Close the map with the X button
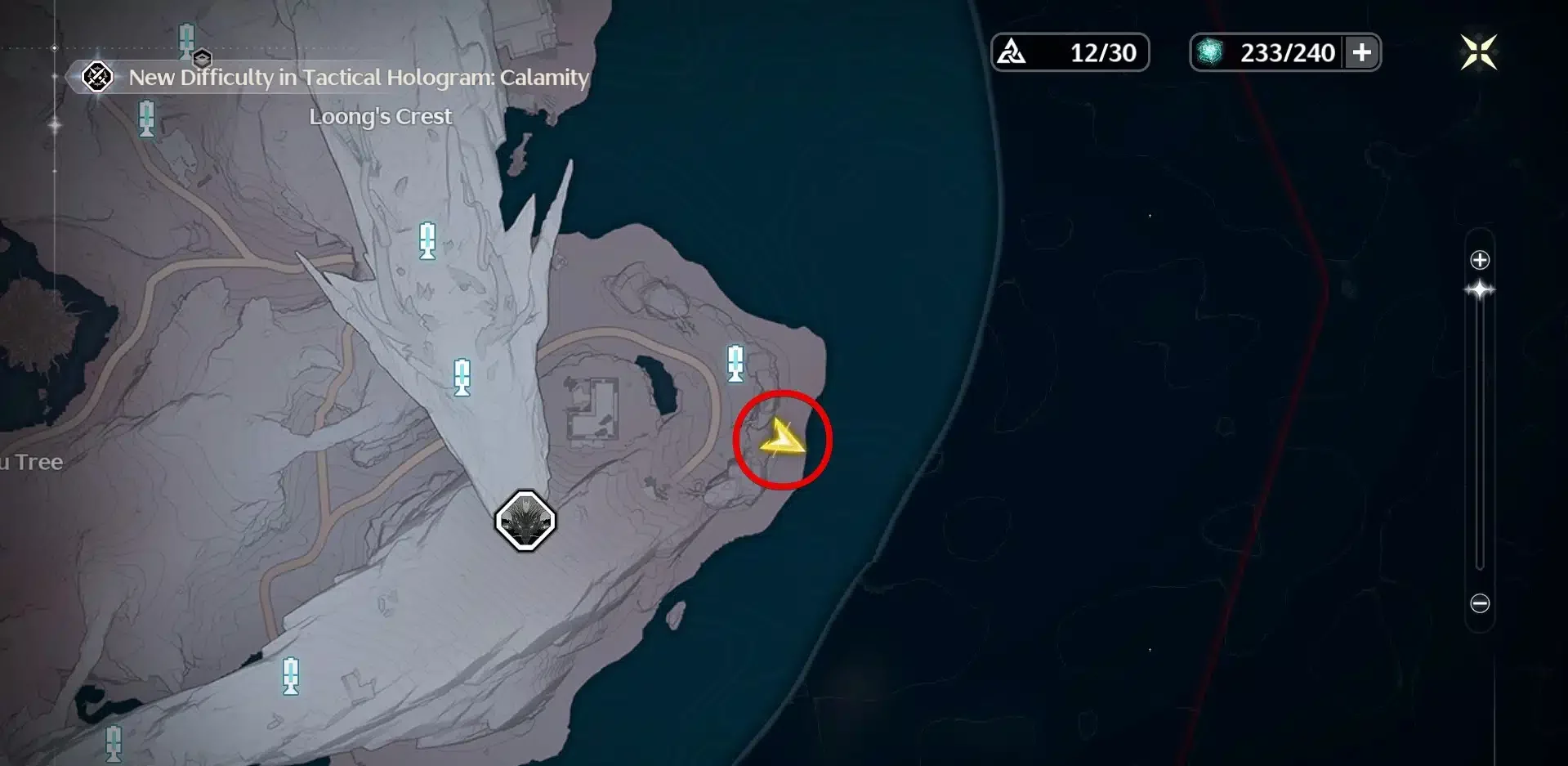 tap(1478, 52)
